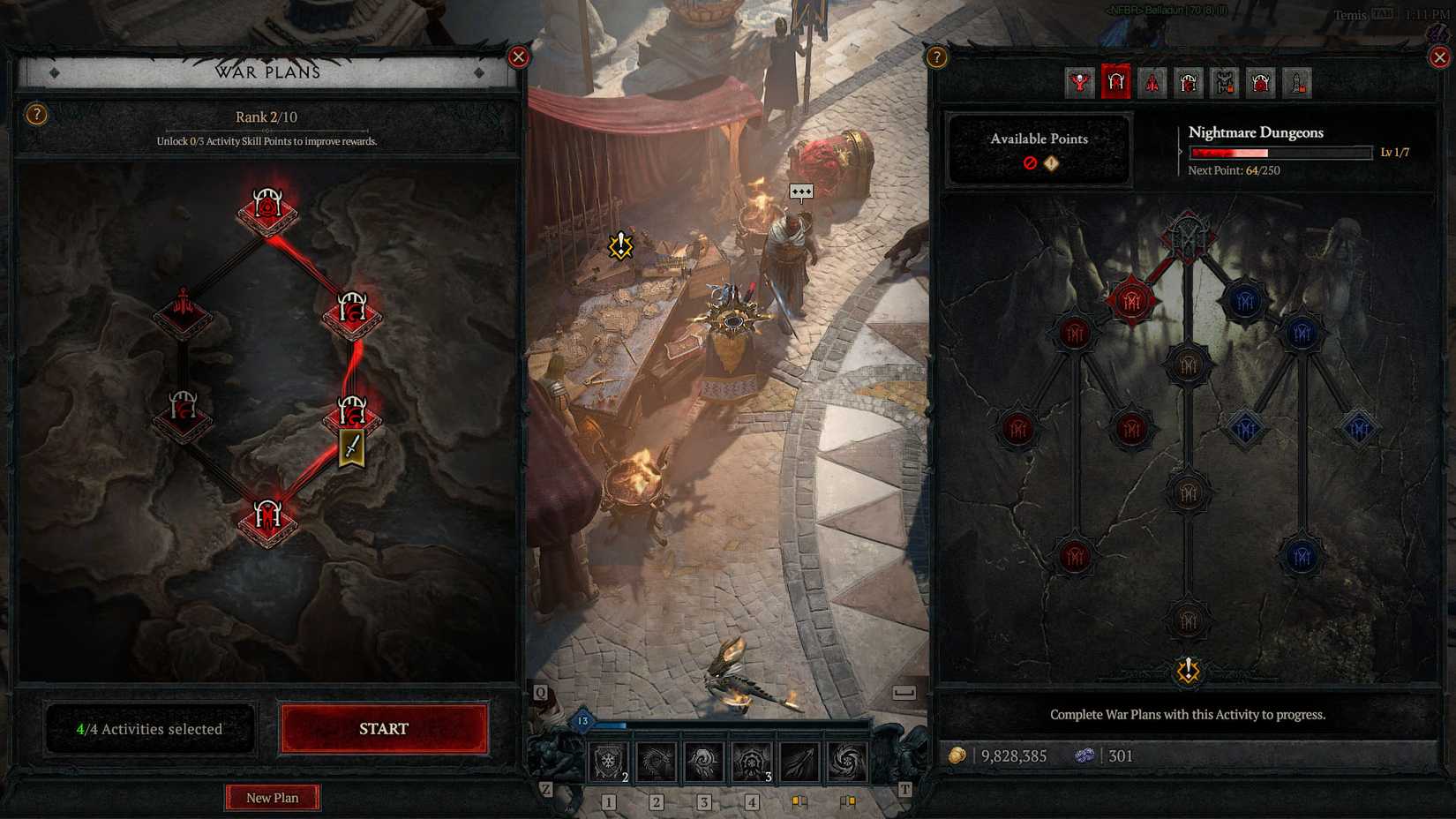The width and height of the screenshot is (1456, 819).
Task: Click the help question mark on the War Plans panel
Action: [37, 114]
